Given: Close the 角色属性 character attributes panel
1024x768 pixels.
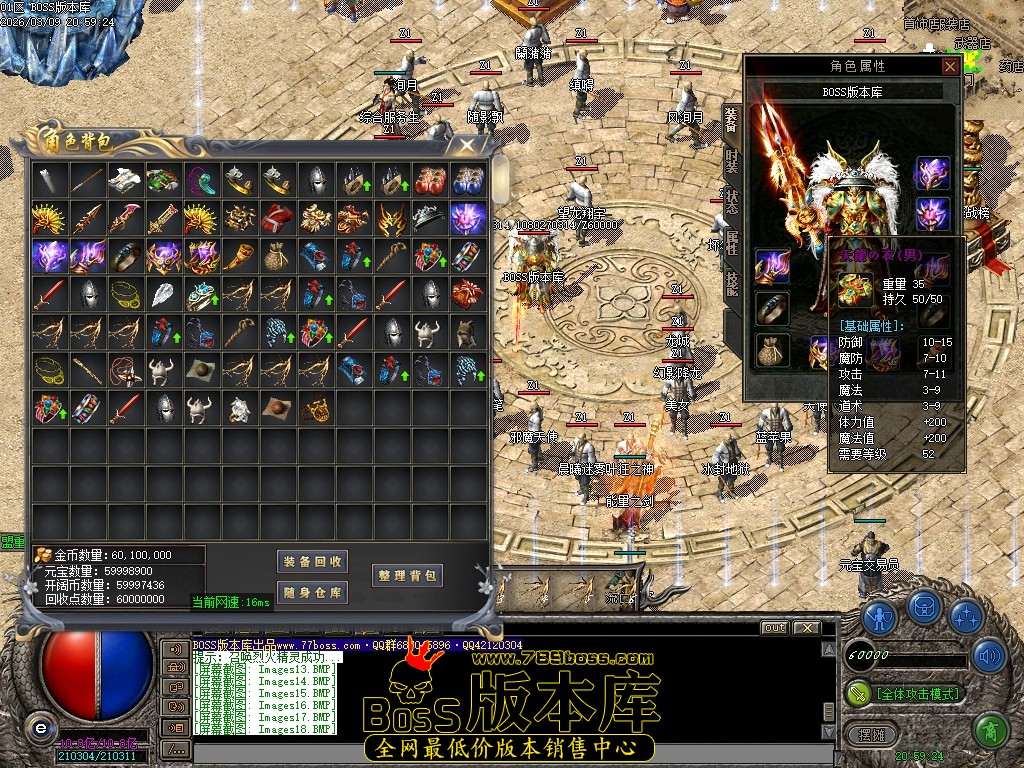Looking at the screenshot, I should click(950, 66).
